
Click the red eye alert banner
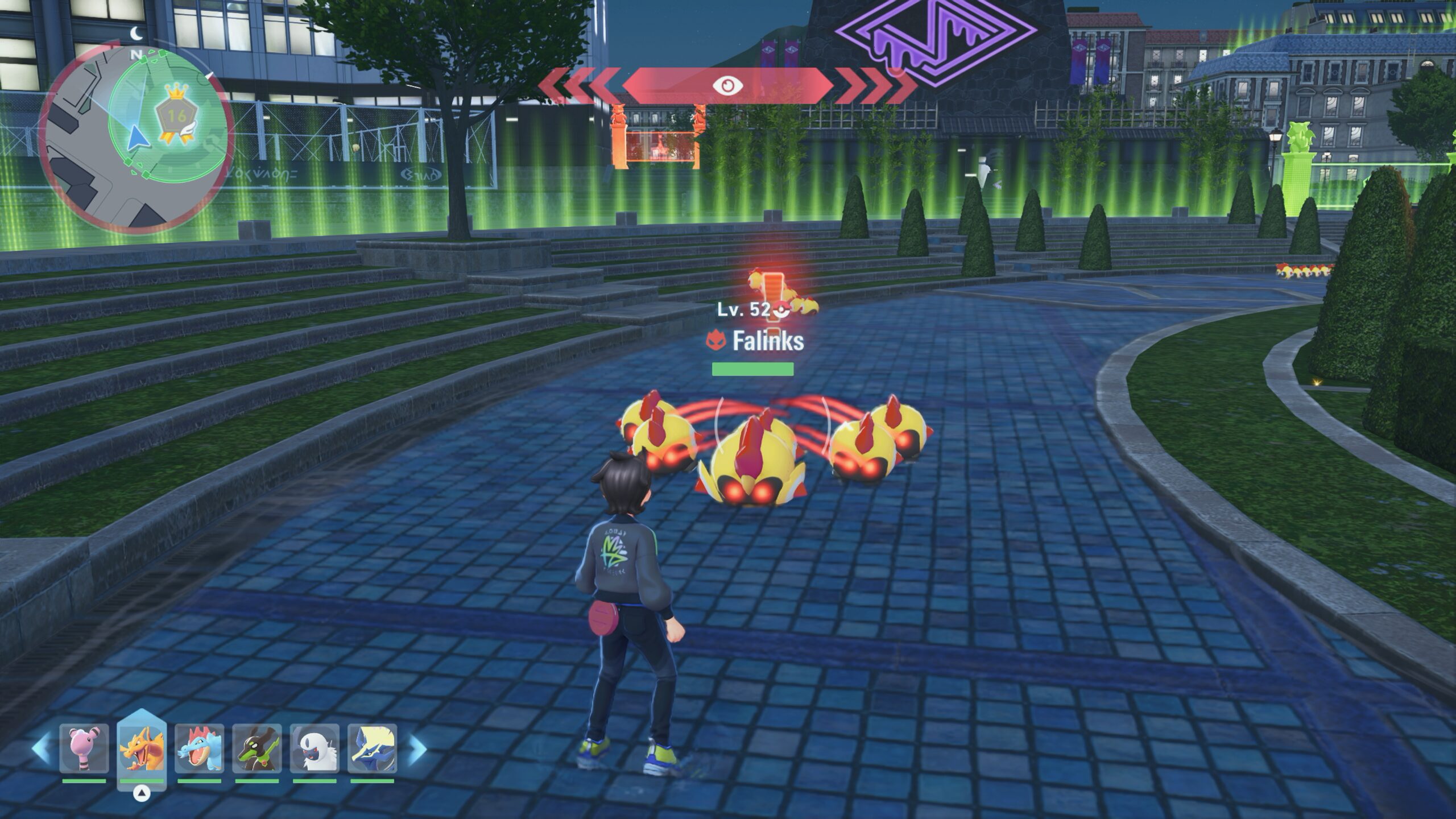click(x=727, y=86)
